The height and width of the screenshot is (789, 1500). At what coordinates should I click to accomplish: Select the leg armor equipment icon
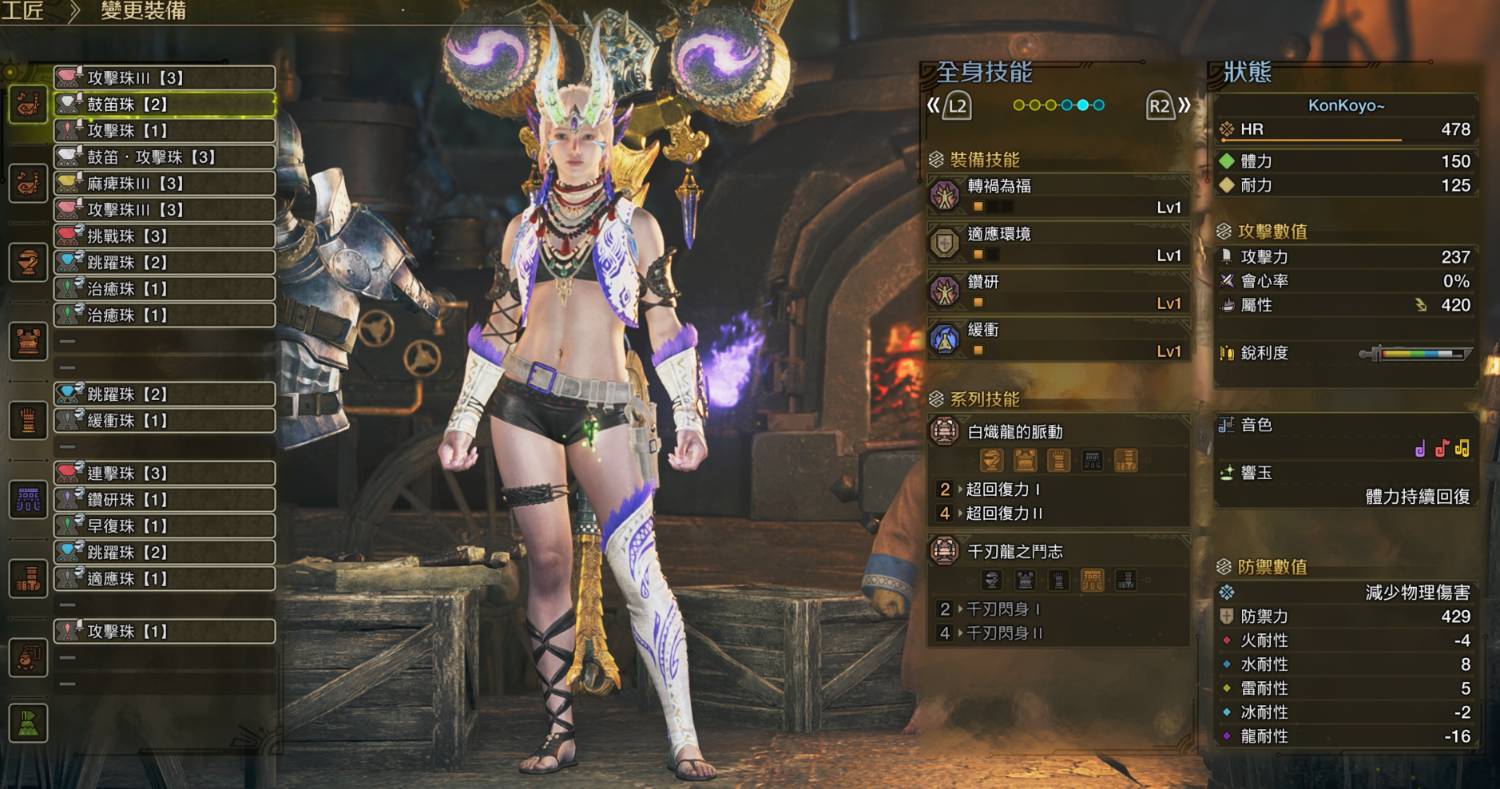click(28, 578)
